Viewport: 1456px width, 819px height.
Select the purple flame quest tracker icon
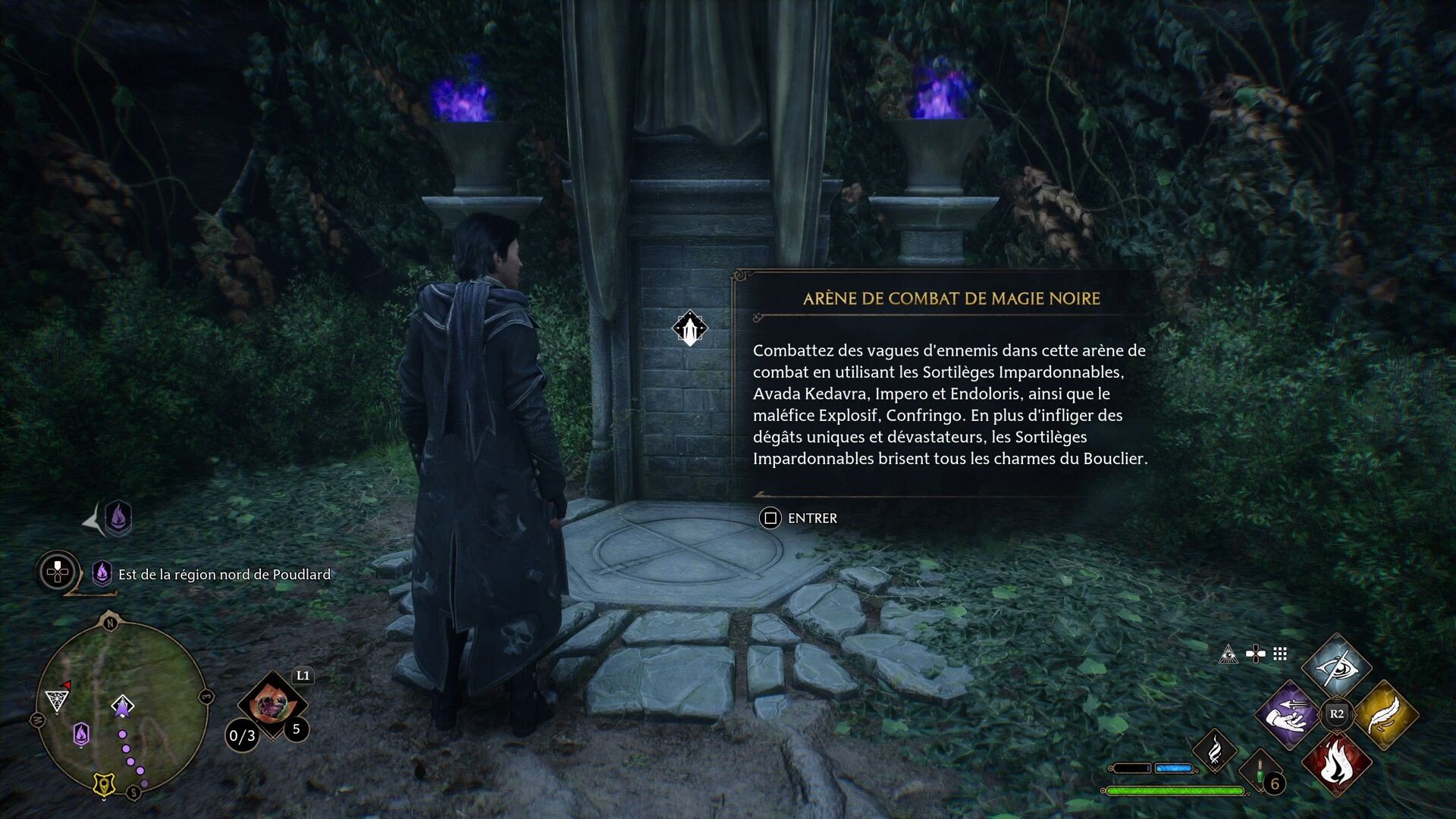(x=102, y=574)
